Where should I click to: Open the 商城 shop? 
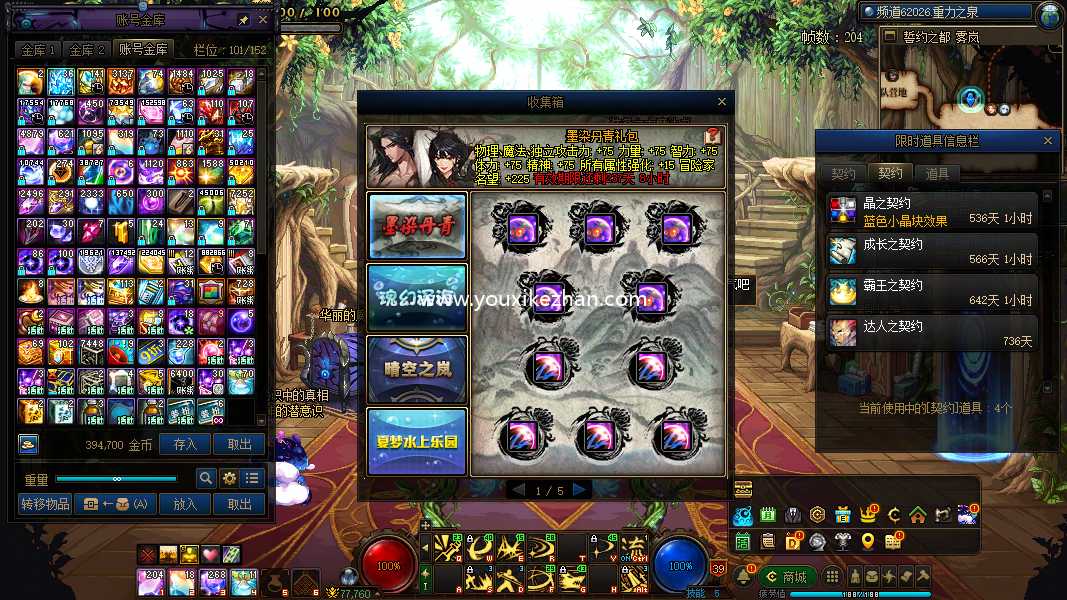coord(786,577)
